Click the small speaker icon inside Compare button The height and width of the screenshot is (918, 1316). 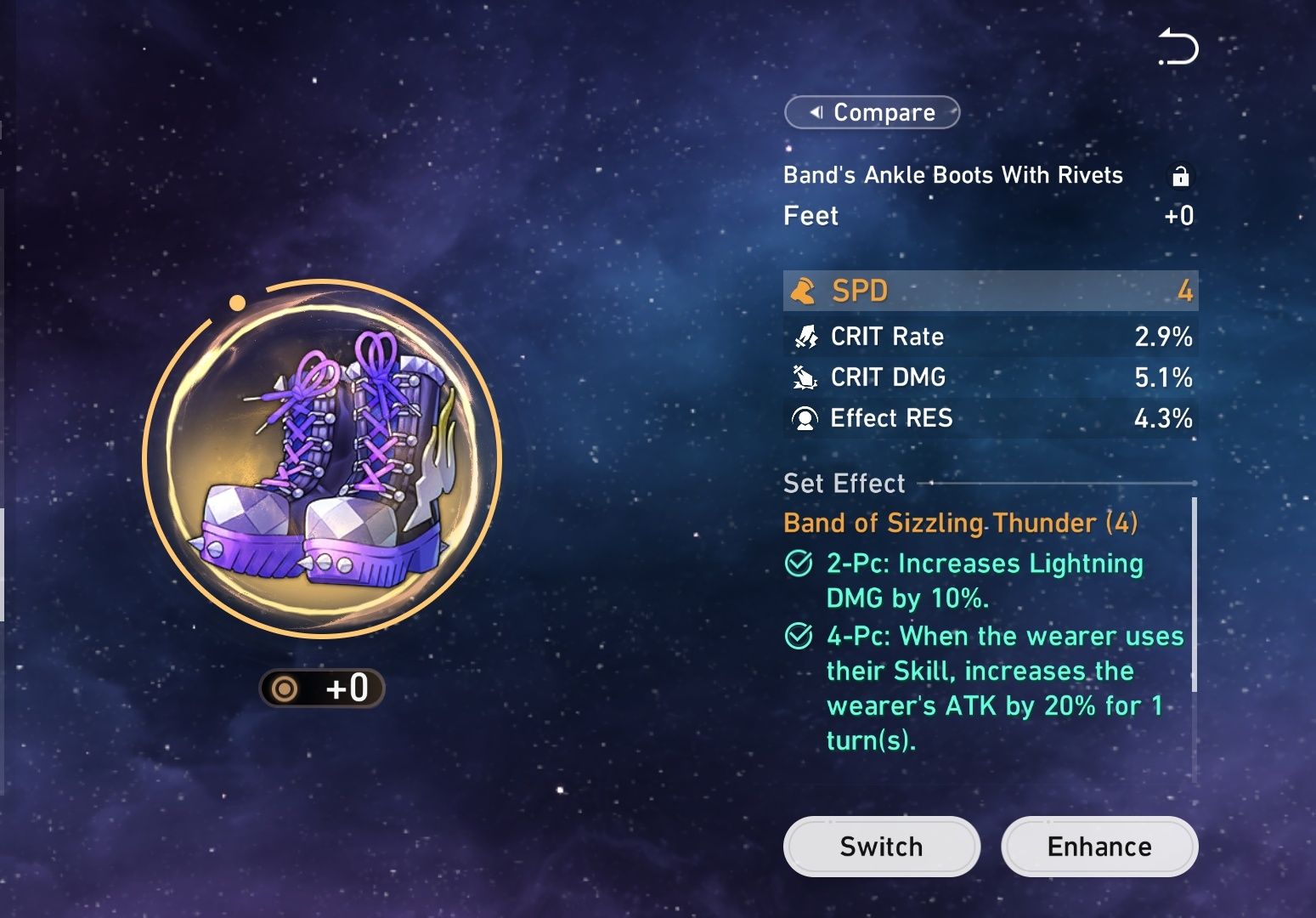pyautogui.click(x=818, y=112)
